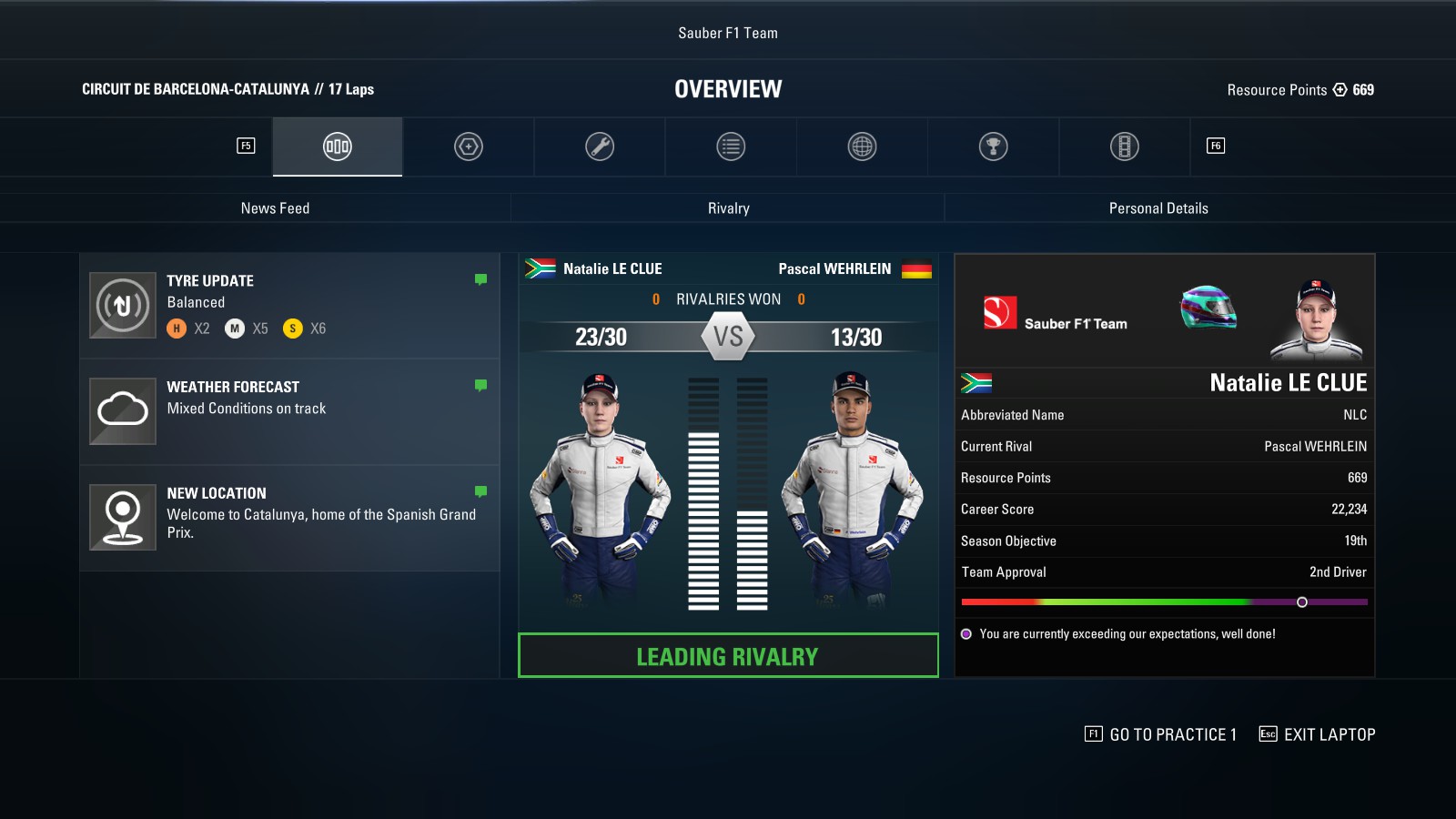Select the Overview tab icon

click(338, 147)
